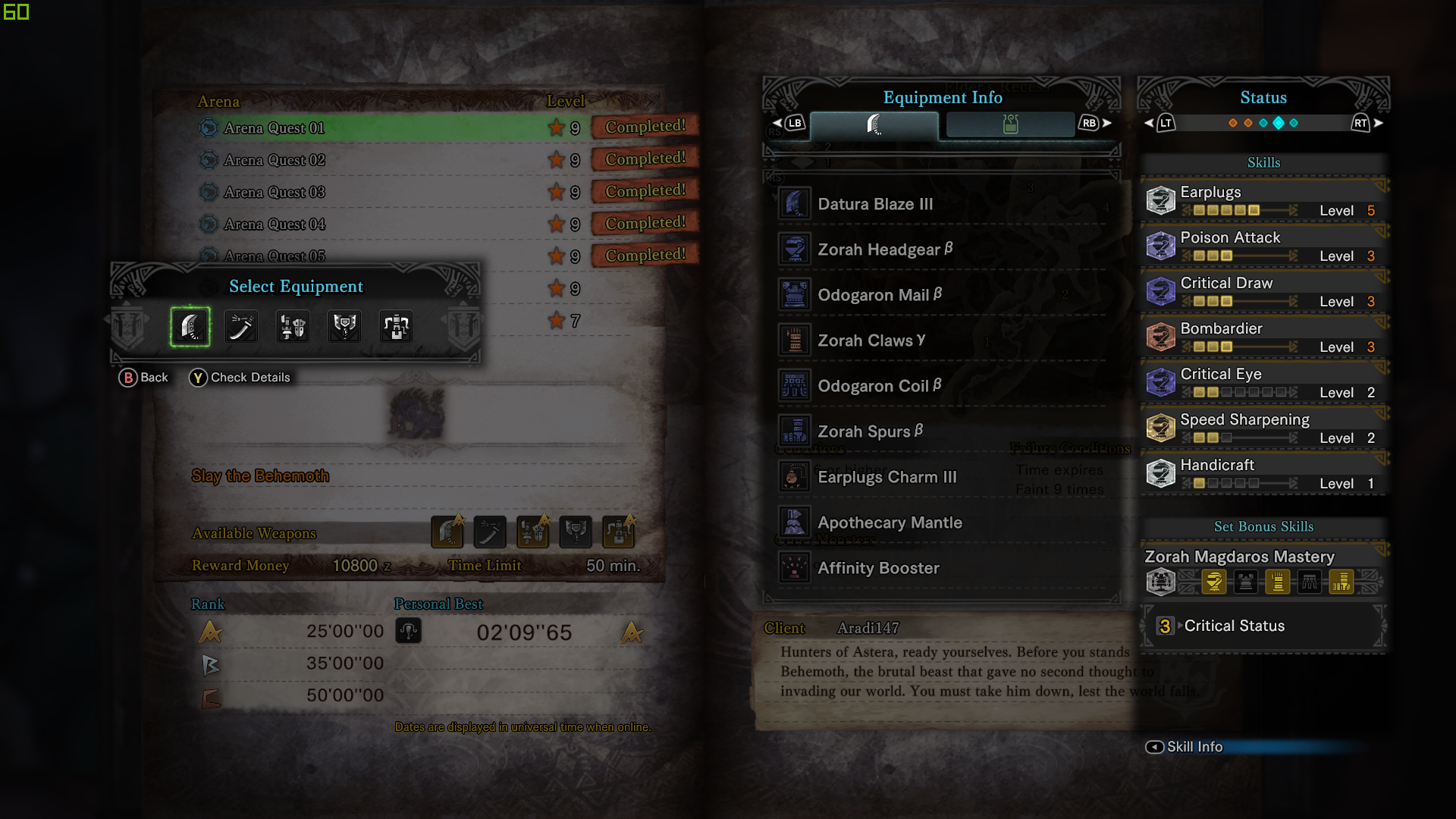Show the Earplugs skill details

[x=1263, y=200]
